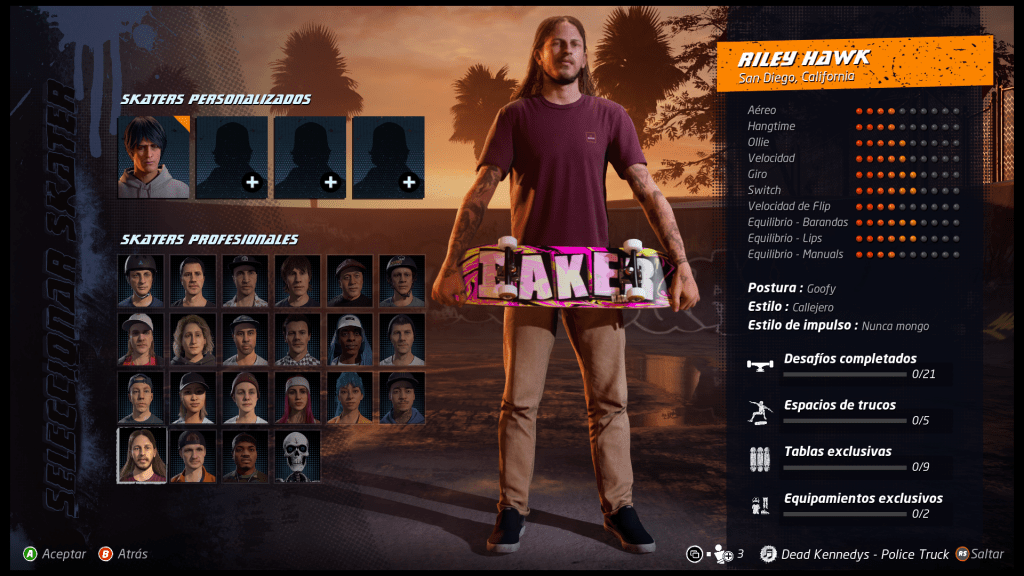The width and height of the screenshot is (1024, 576).
Task: Select the highlighted long-haired Riley Hawk portrait
Action: point(141,456)
